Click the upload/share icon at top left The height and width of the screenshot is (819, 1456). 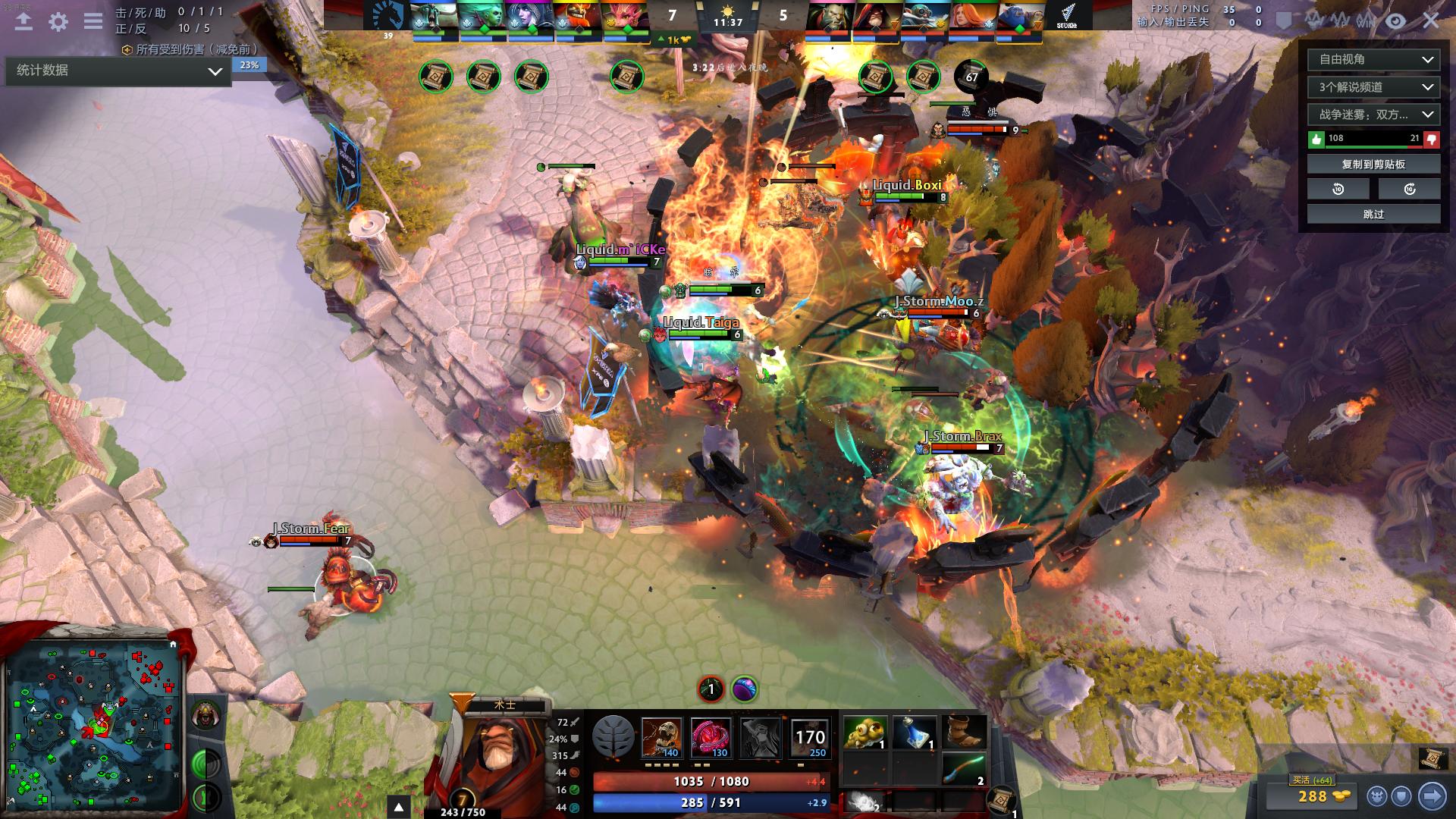pyautogui.click(x=23, y=23)
